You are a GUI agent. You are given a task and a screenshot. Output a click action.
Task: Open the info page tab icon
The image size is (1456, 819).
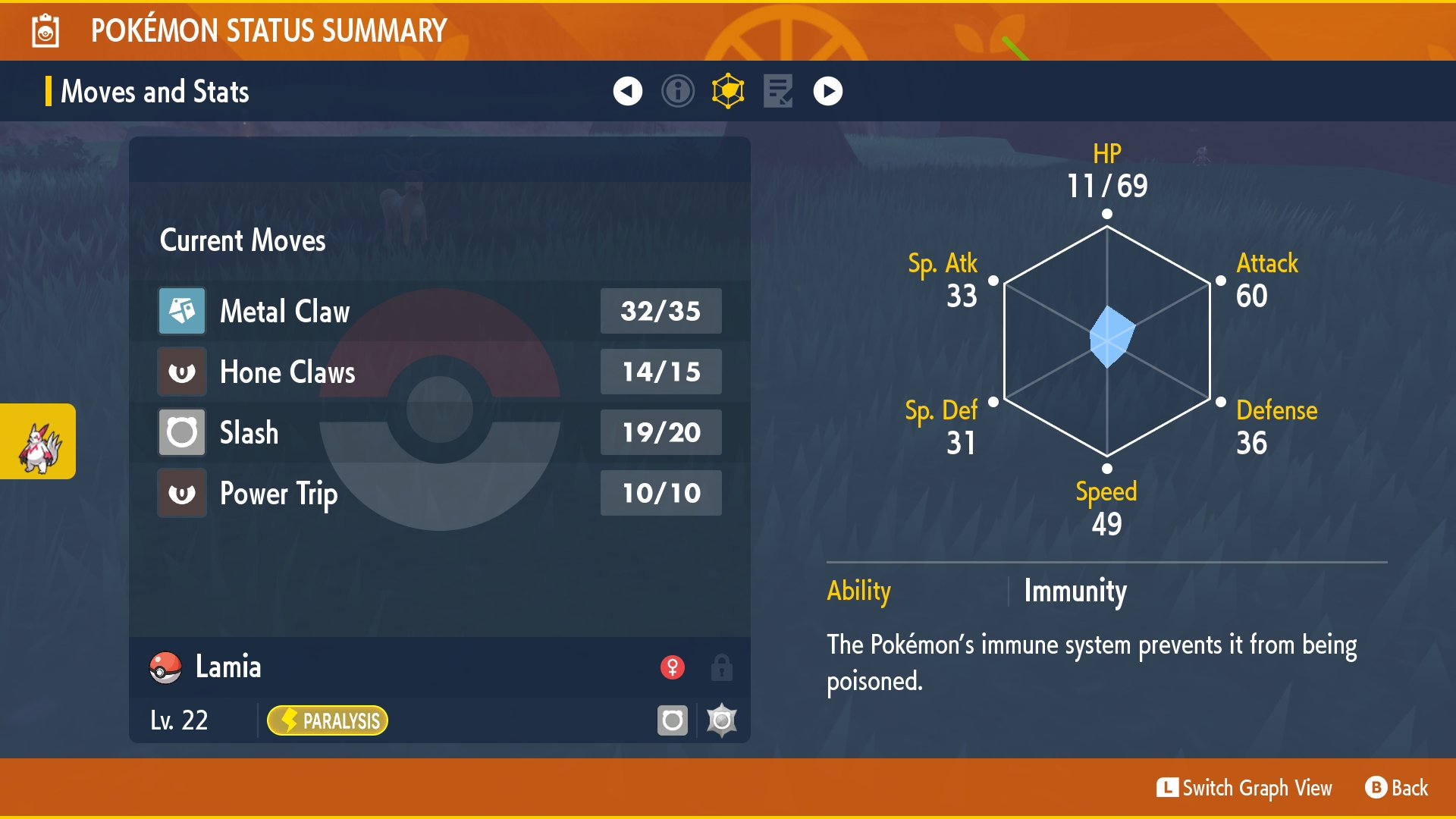coord(677,91)
